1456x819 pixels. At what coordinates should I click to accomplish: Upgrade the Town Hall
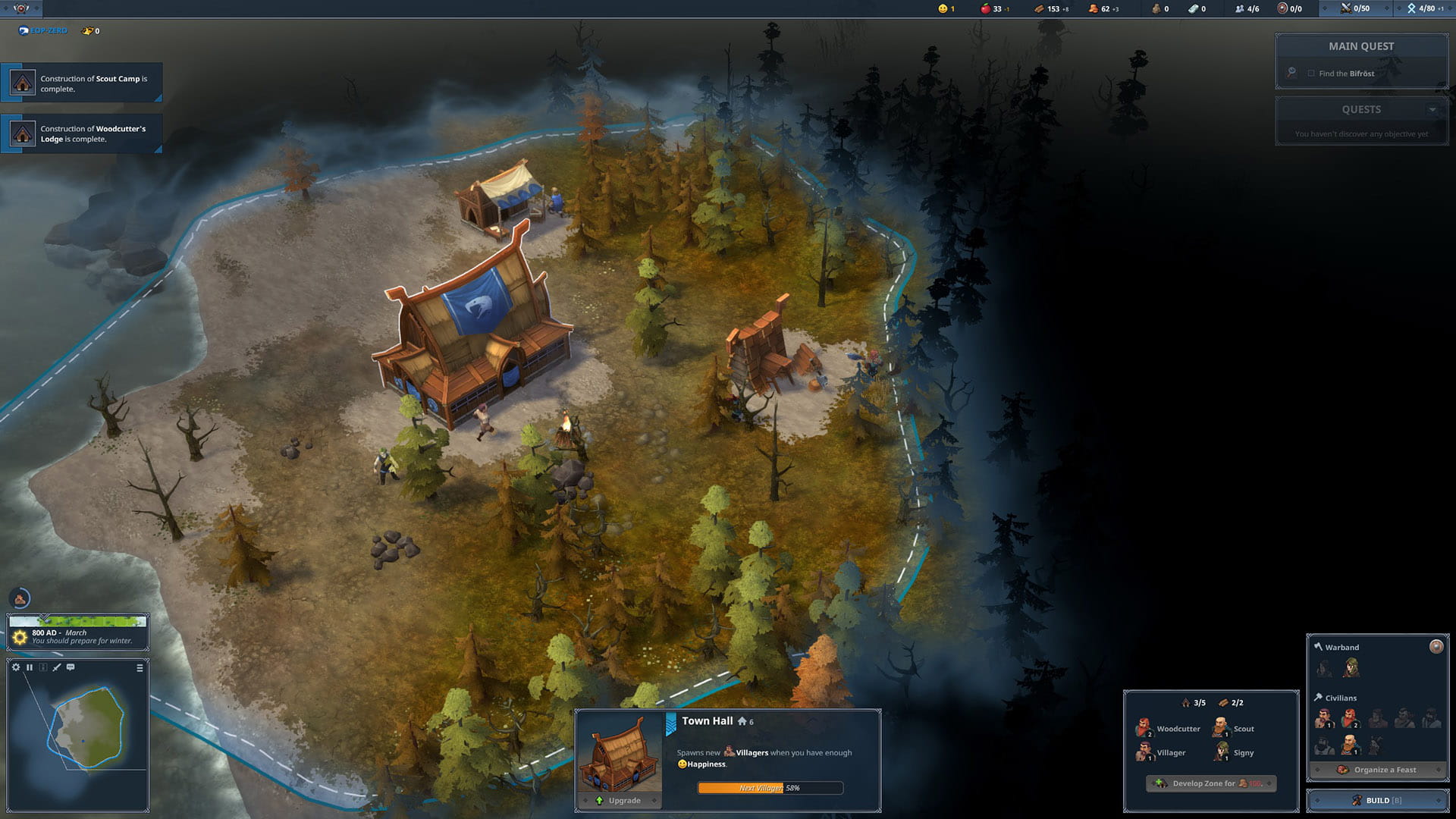(x=618, y=801)
